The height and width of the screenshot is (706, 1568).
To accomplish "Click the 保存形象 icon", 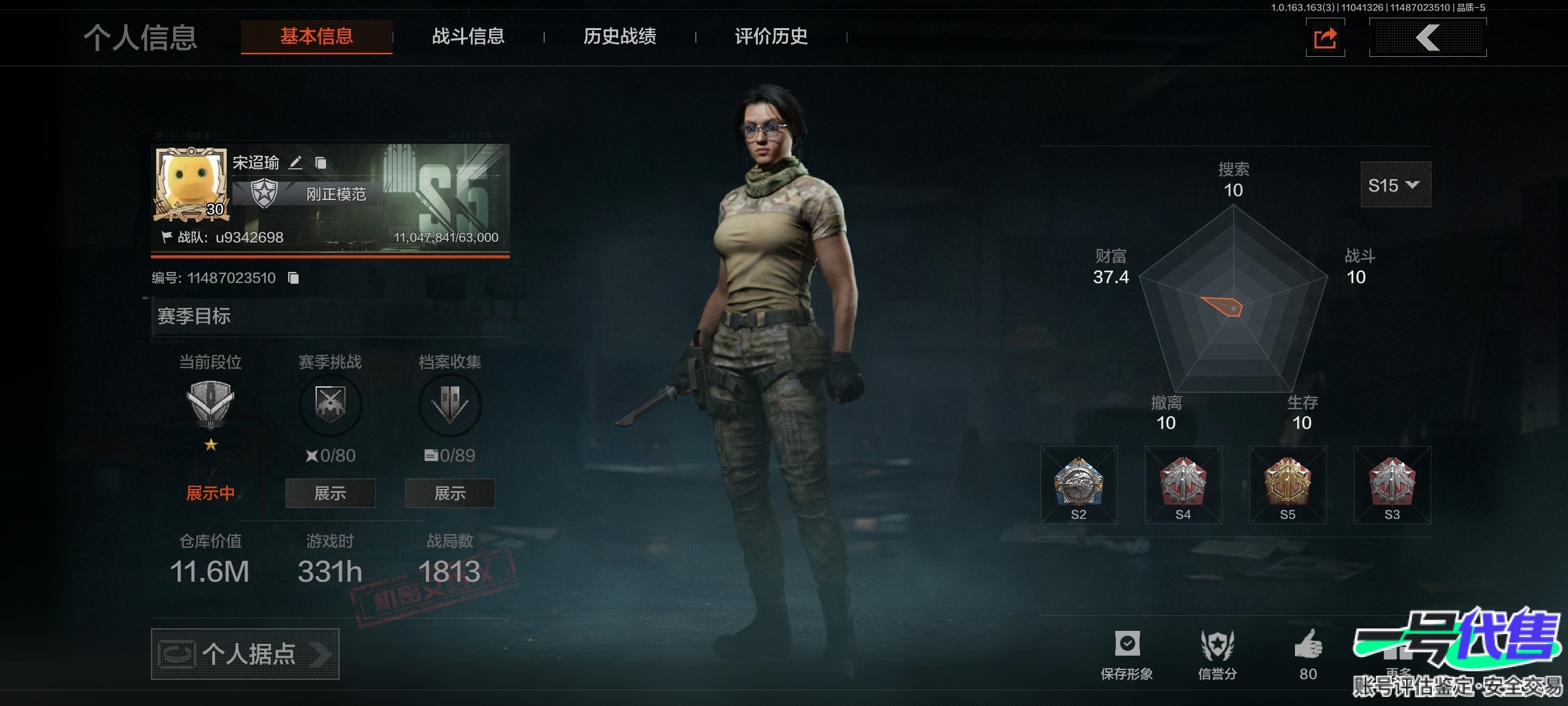I will pos(1127,645).
